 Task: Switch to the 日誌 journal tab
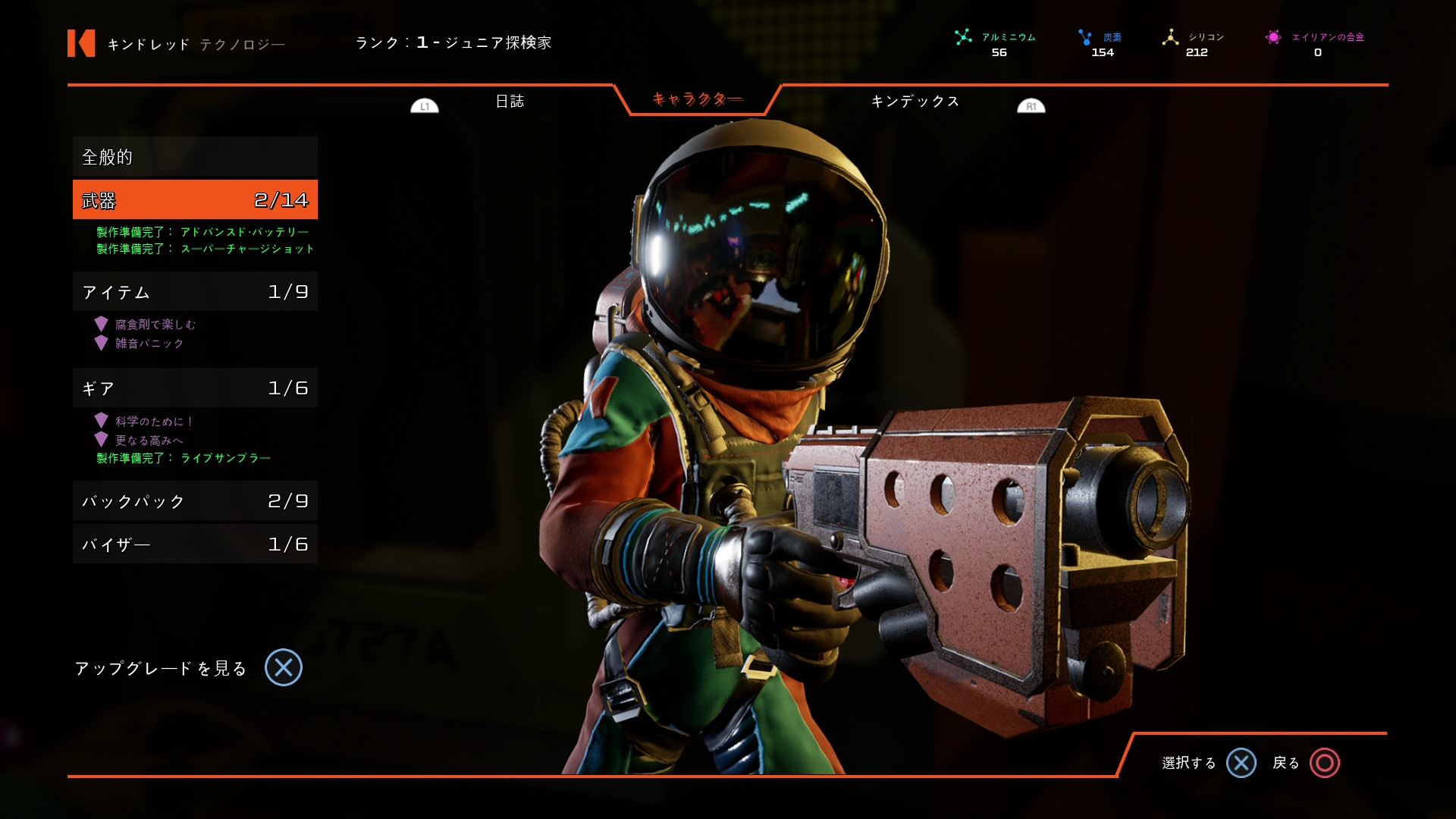click(510, 102)
